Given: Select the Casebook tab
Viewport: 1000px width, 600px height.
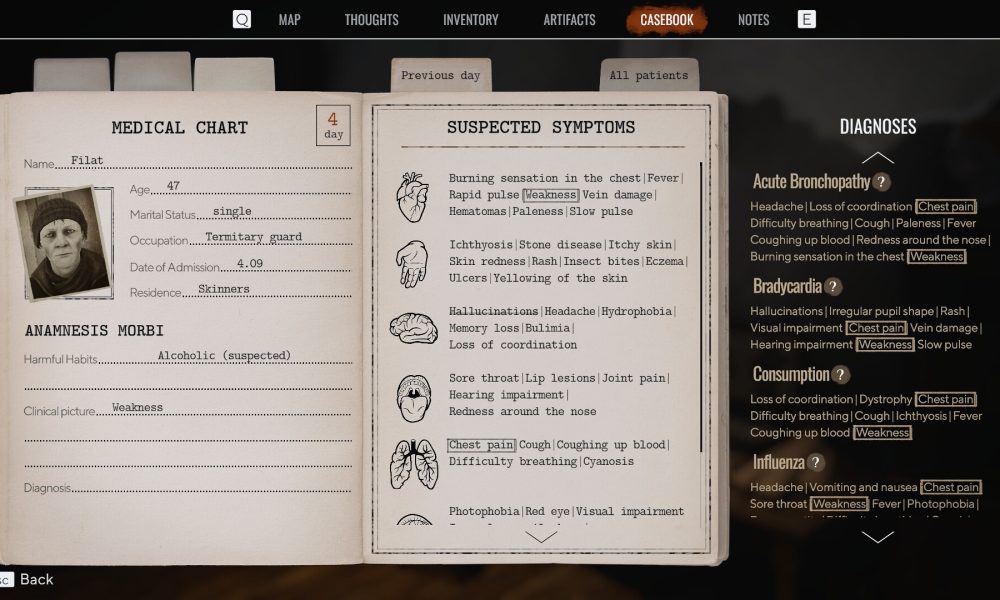Looking at the screenshot, I should click(x=666, y=20).
